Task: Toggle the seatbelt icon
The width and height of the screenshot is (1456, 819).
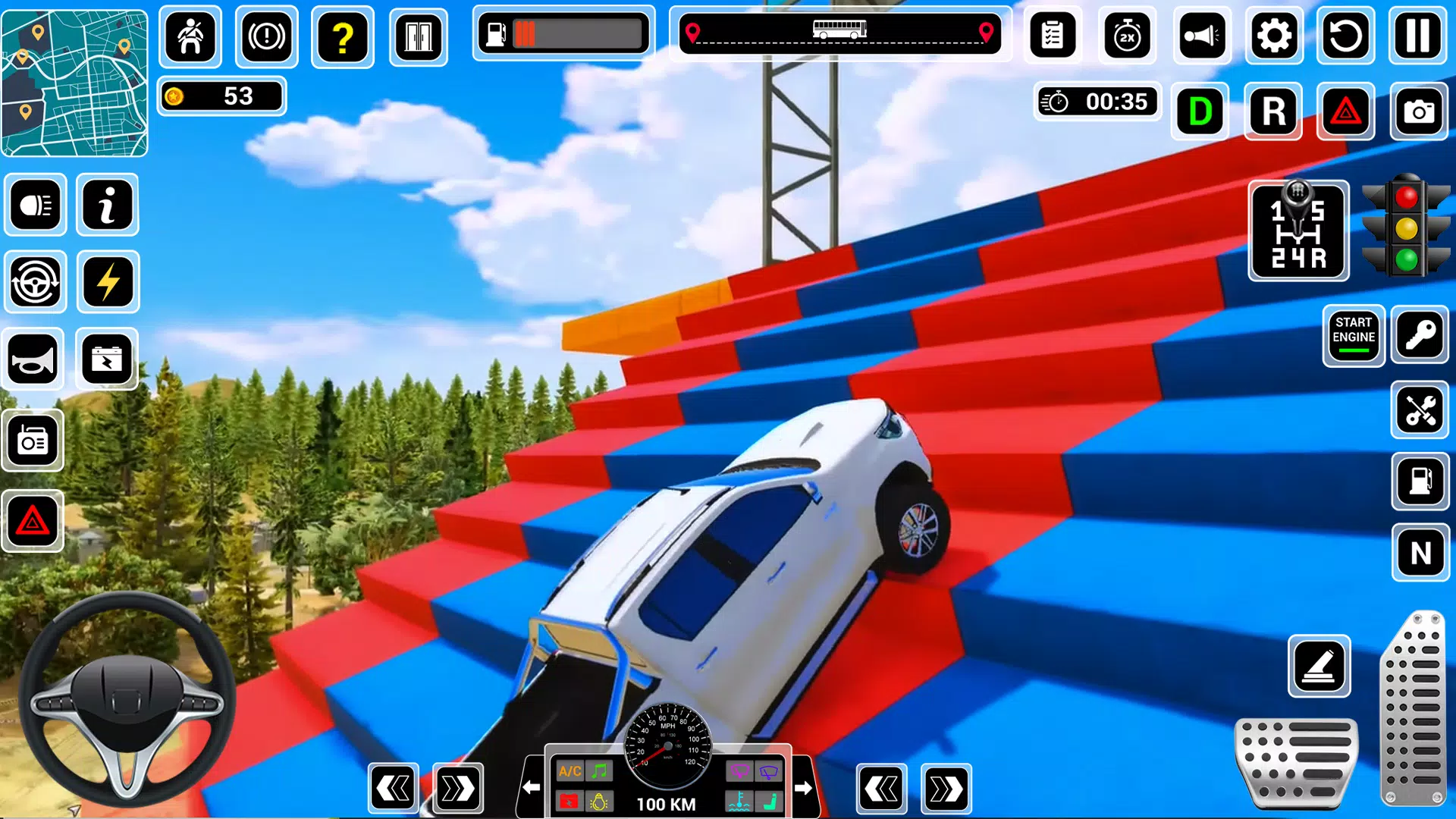Action: (x=190, y=36)
